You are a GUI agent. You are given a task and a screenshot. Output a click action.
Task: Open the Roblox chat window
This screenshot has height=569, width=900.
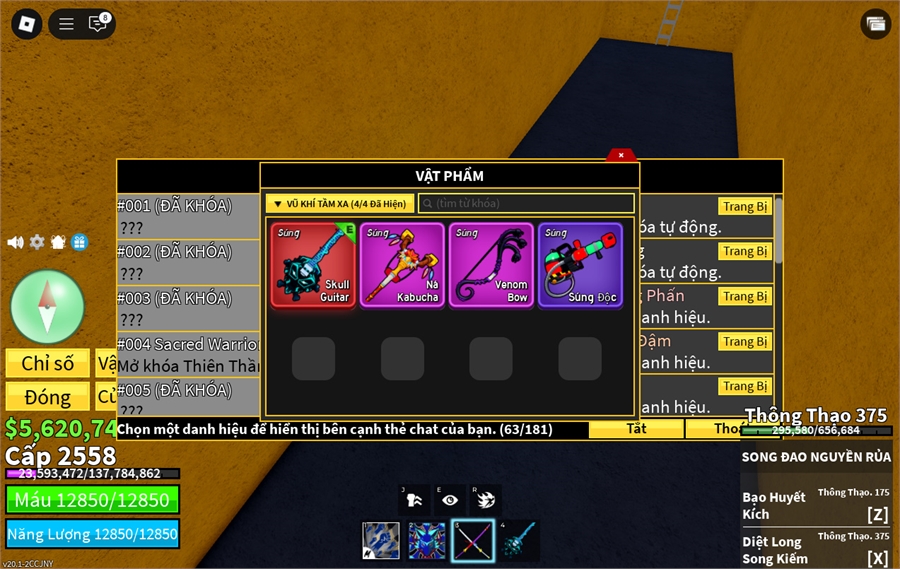98,24
